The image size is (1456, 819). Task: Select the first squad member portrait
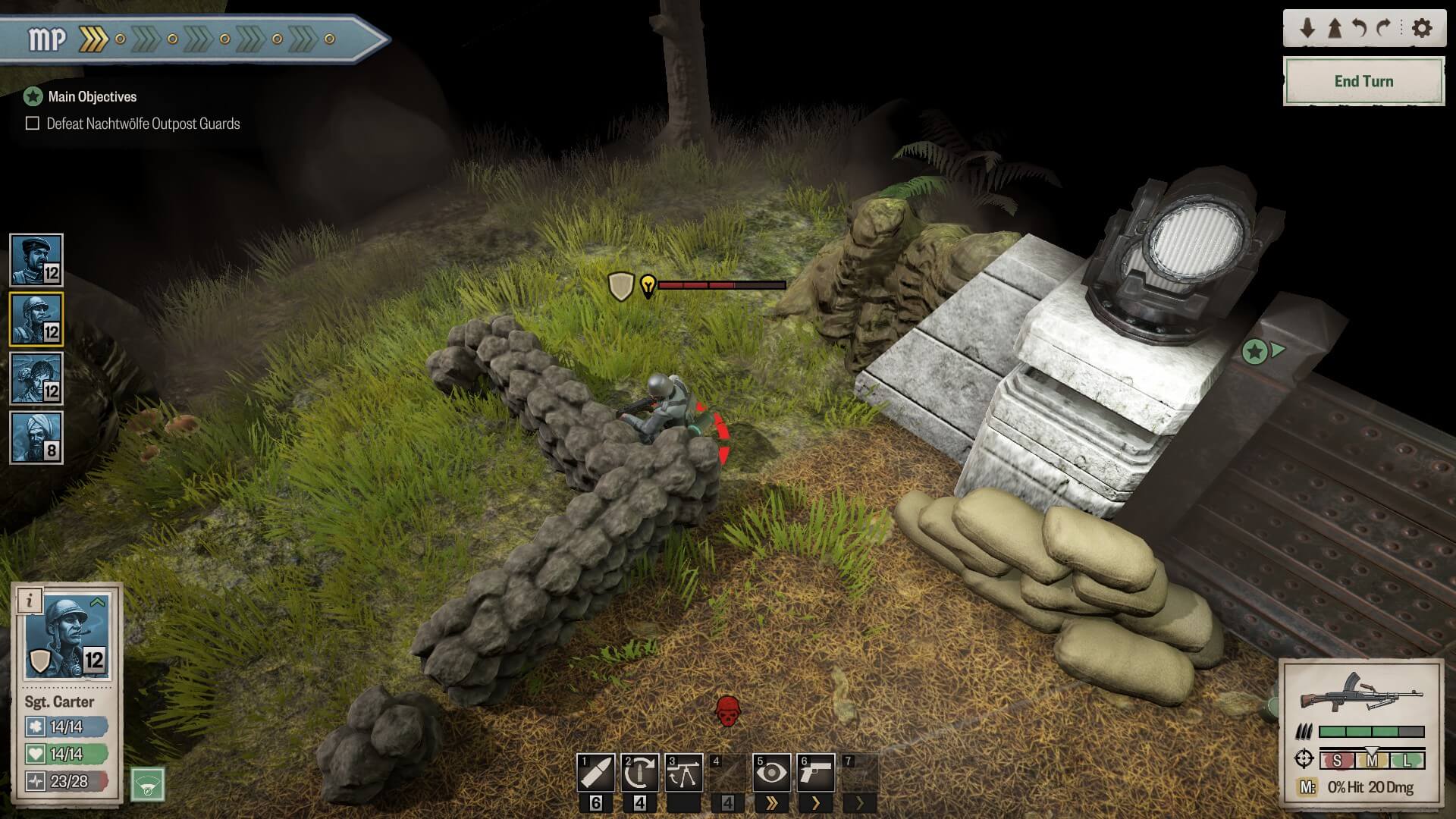(36, 260)
